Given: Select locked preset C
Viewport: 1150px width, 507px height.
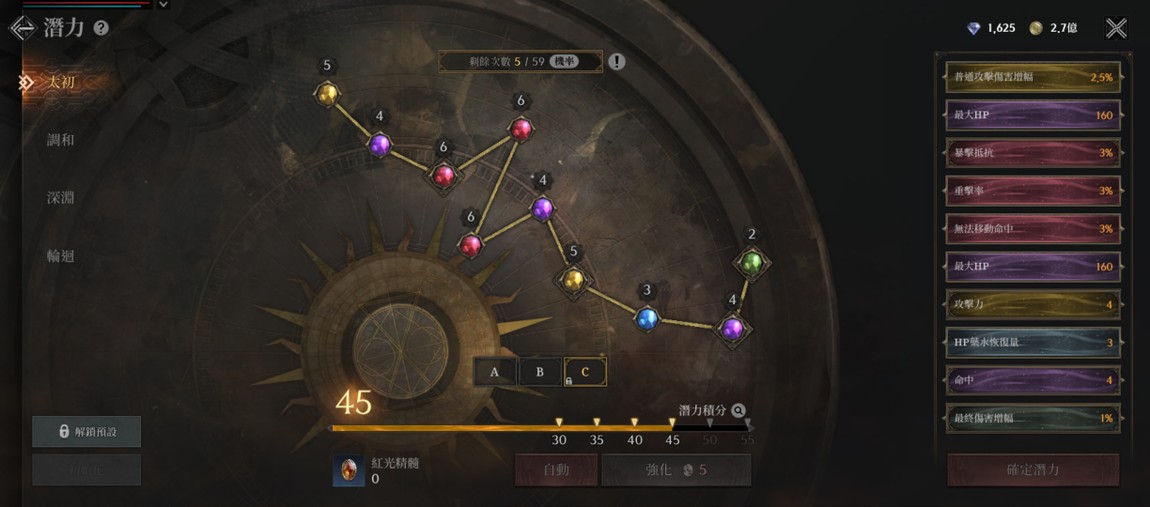Looking at the screenshot, I should click(585, 372).
